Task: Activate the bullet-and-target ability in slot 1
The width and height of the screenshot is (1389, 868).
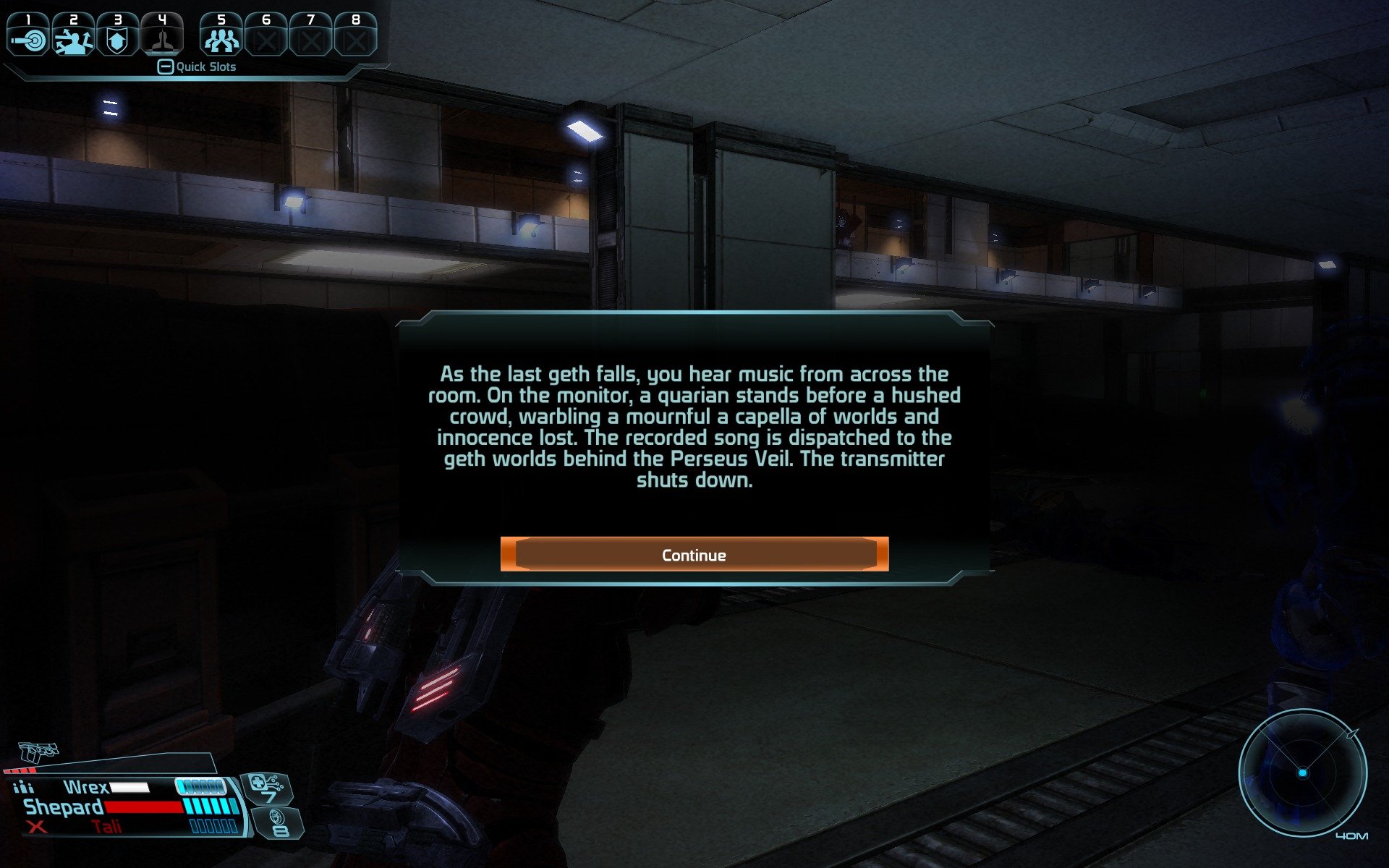Action: [28, 36]
